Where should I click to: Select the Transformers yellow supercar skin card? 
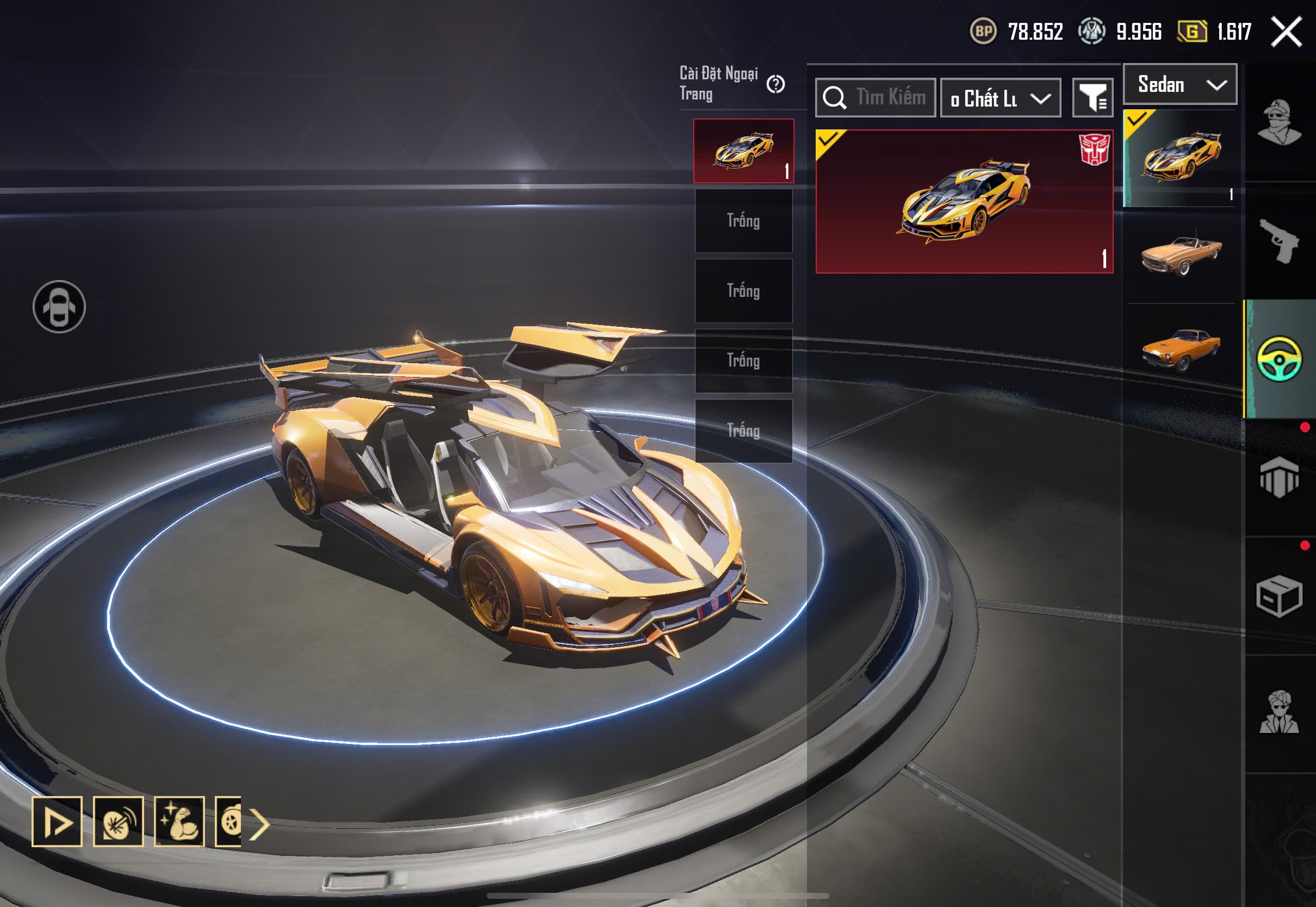[x=964, y=202]
